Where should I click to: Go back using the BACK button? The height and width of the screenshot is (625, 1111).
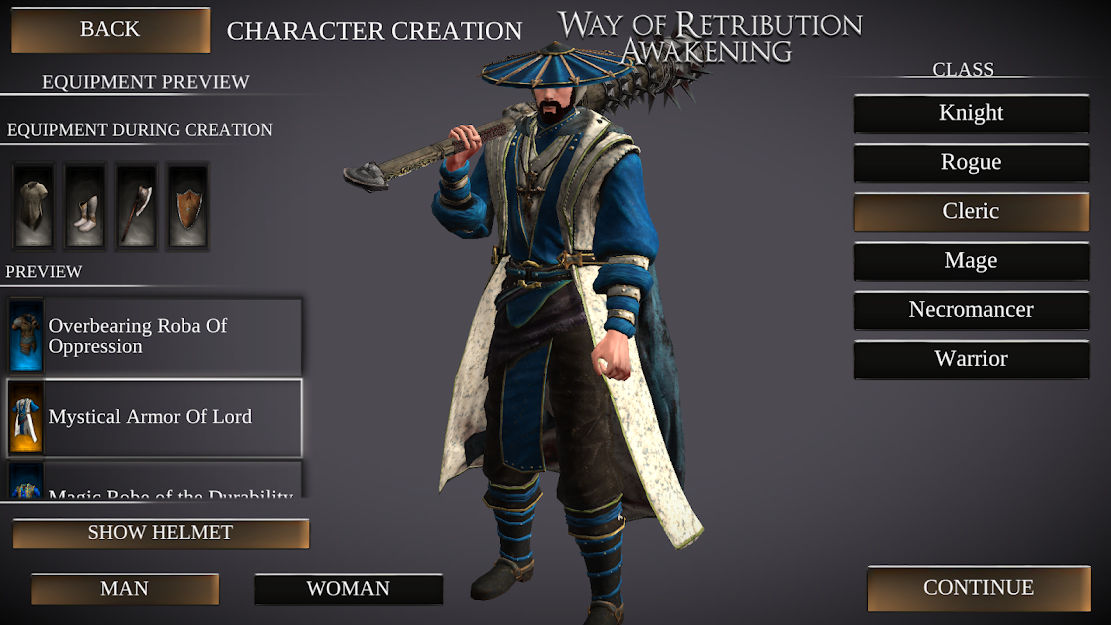click(110, 30)
